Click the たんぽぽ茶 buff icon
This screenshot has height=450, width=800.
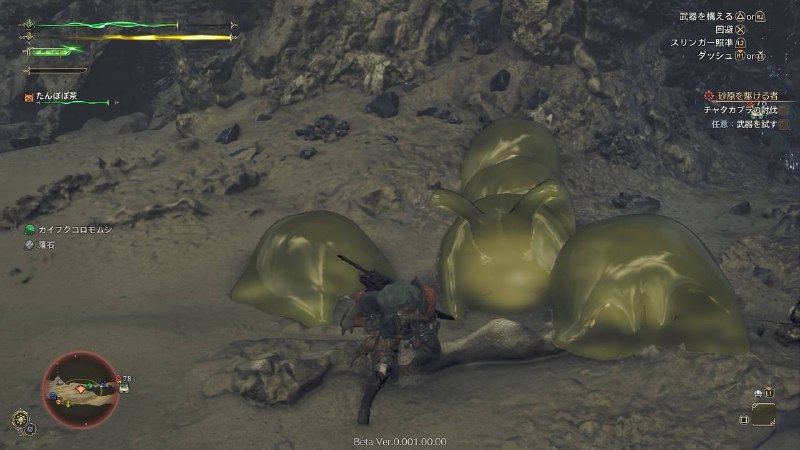(30, 97)
